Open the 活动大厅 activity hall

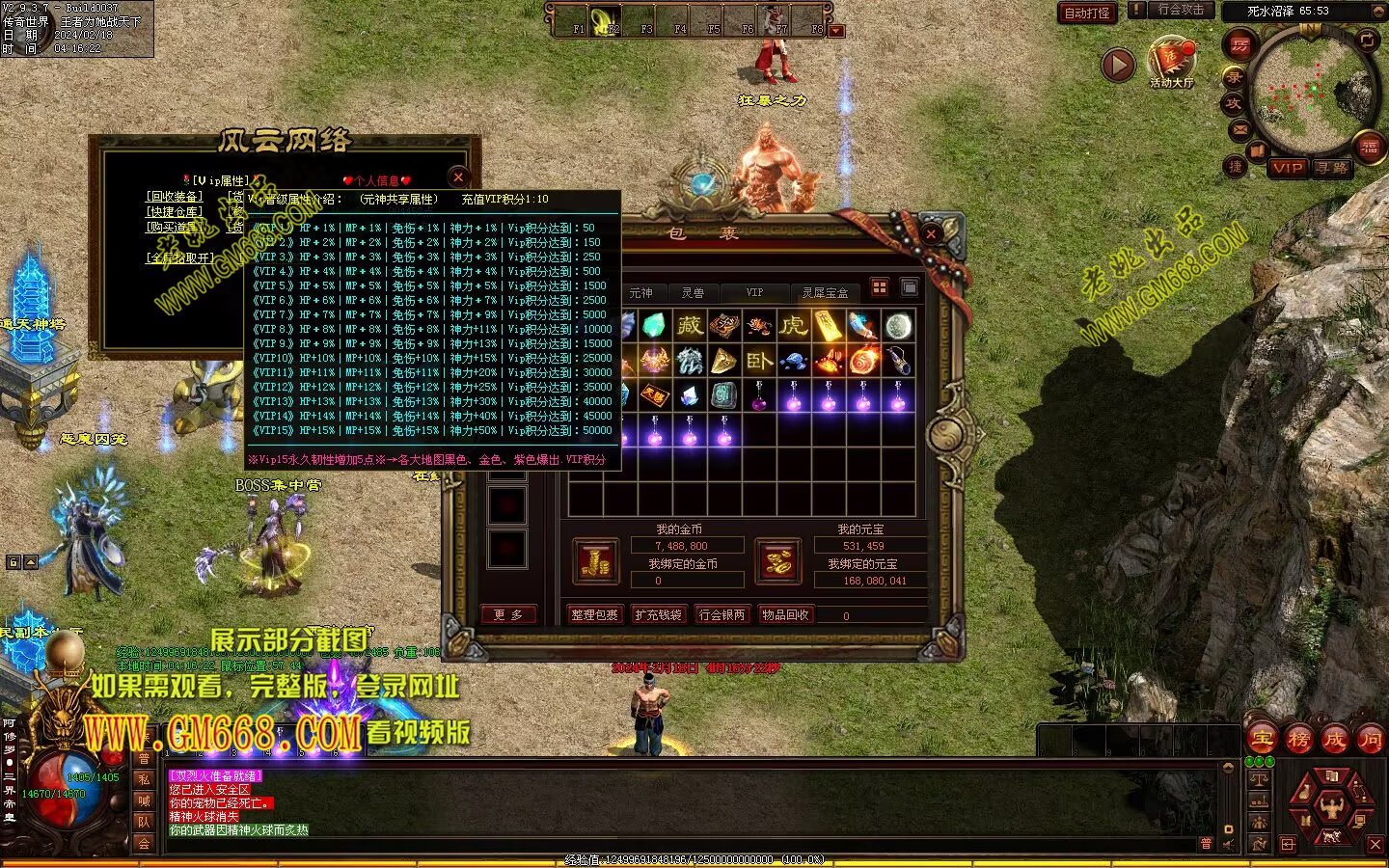click(1171, 63)
